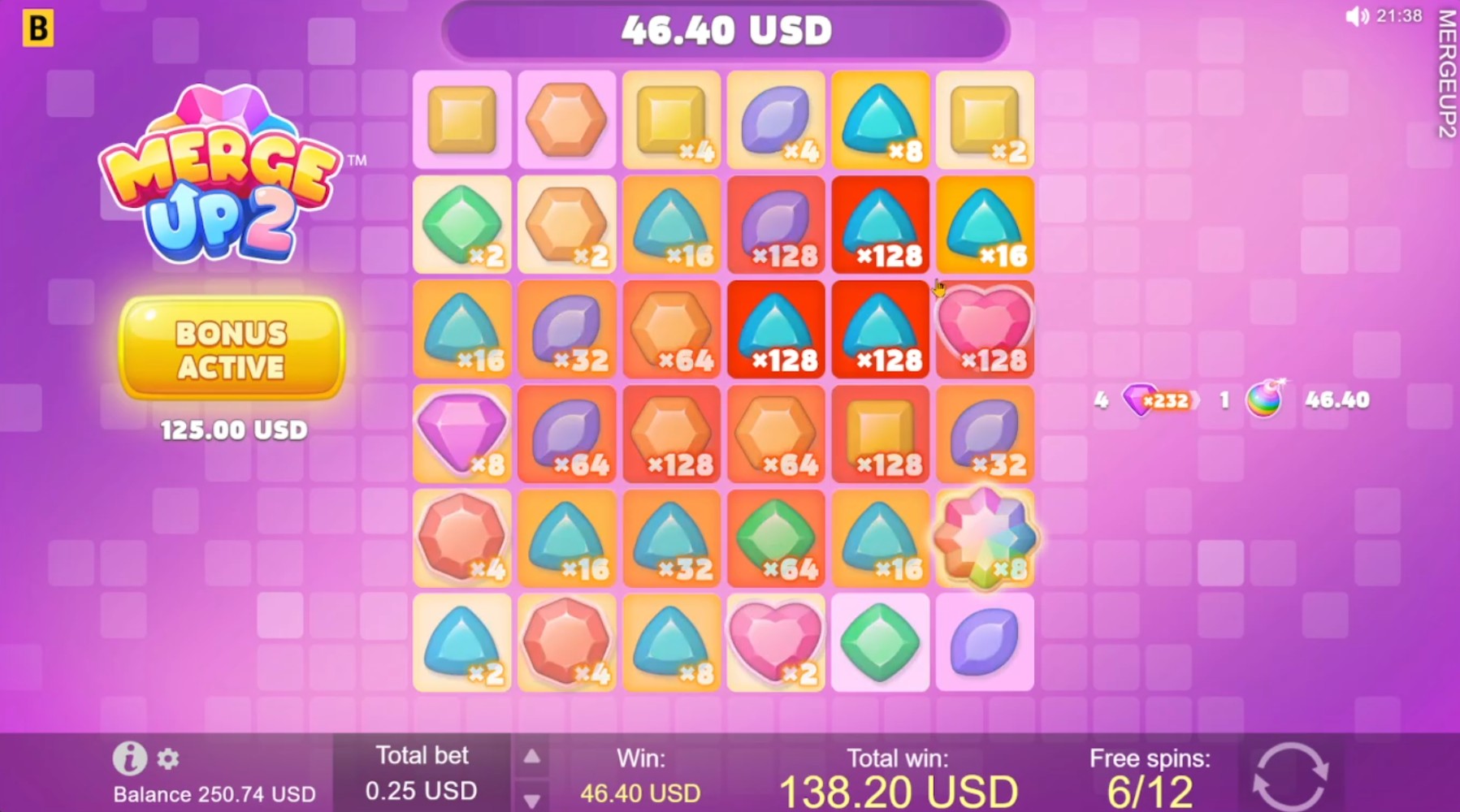Open the game info panel
Viewport: 1460px width, 812px height.
pos(130,760)
